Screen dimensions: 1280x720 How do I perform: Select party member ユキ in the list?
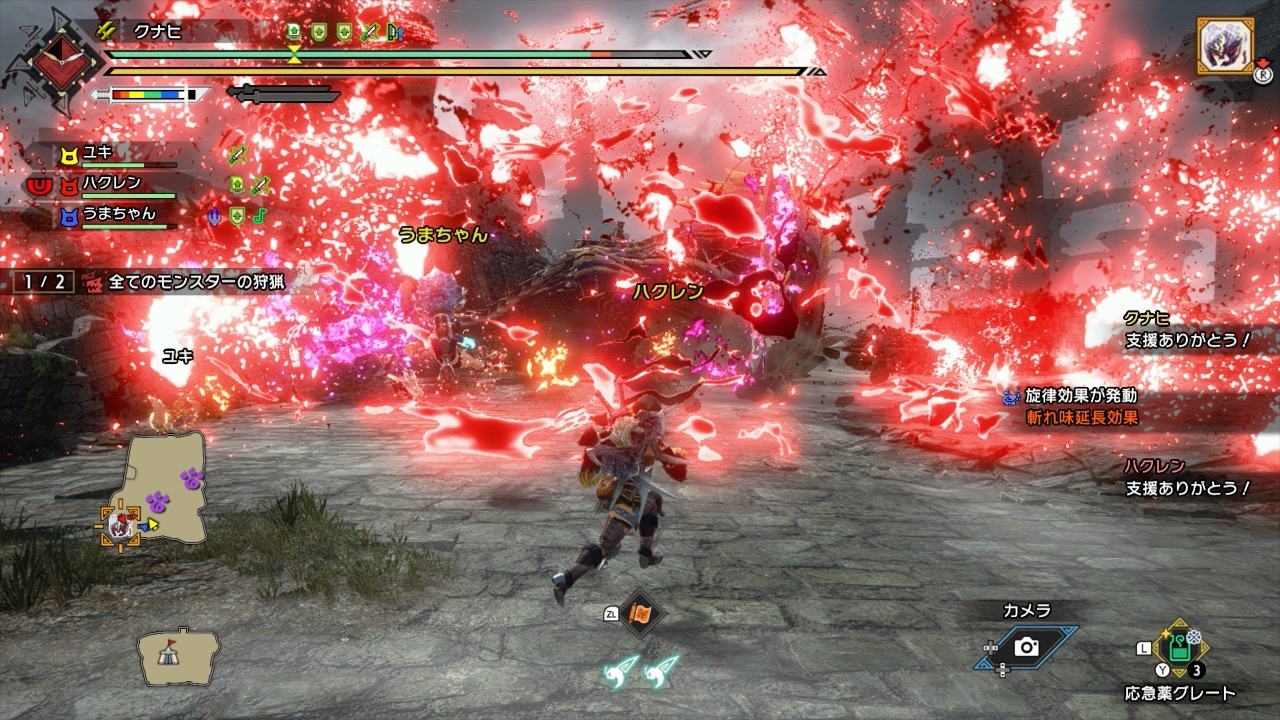pos(98,153)
